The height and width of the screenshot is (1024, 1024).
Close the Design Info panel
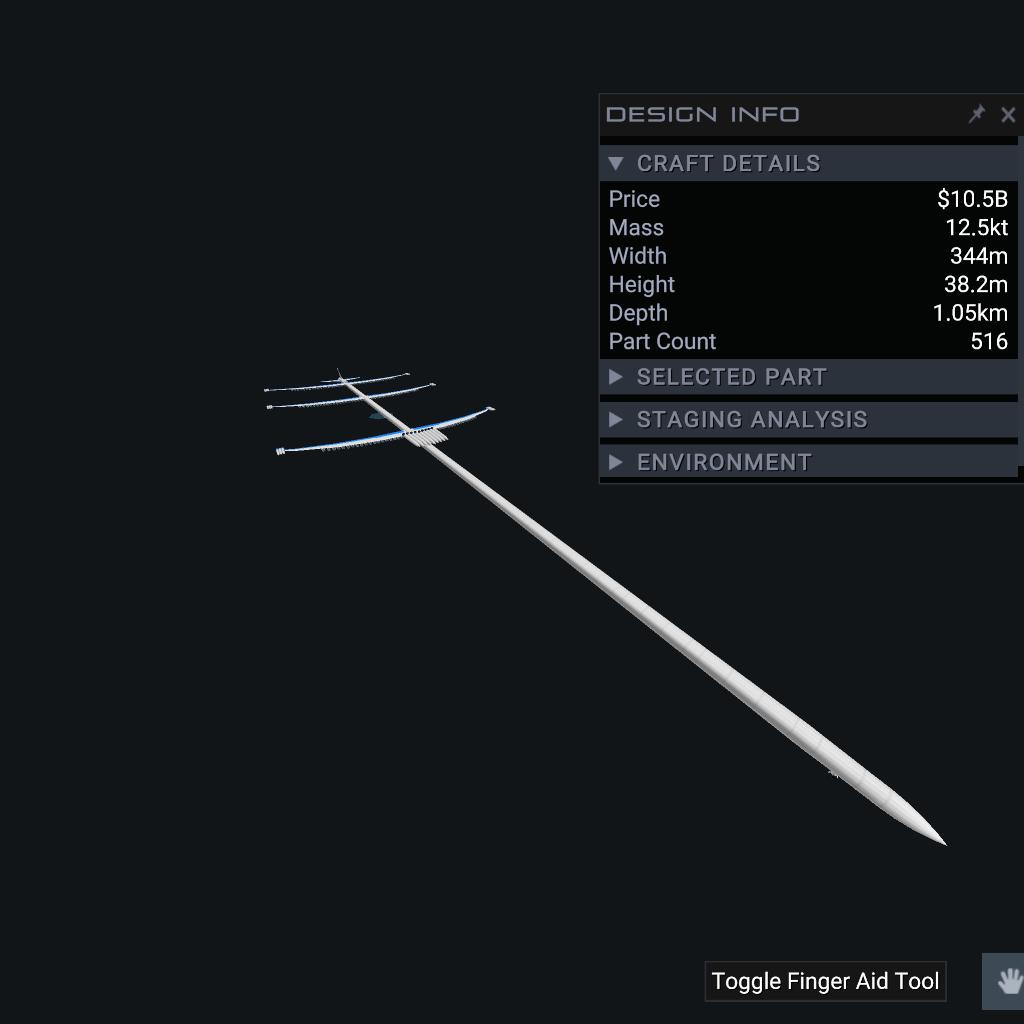1007,115
